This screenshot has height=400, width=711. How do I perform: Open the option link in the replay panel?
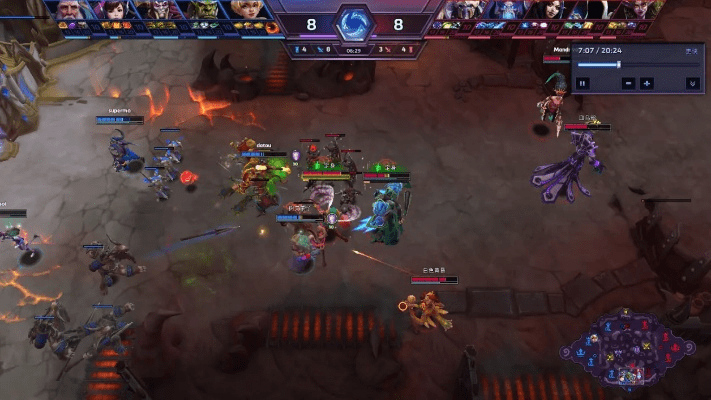tap(688, 50)
